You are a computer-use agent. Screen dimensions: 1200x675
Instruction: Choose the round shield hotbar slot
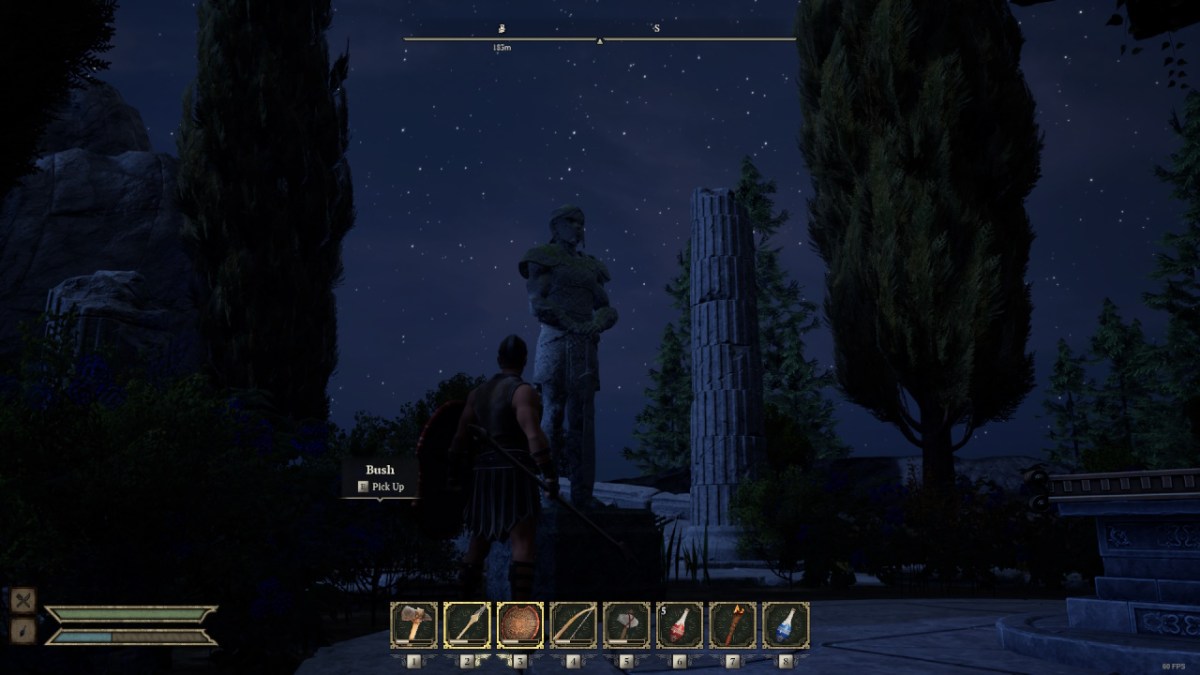pyautogui.click(x=519, y=625)
